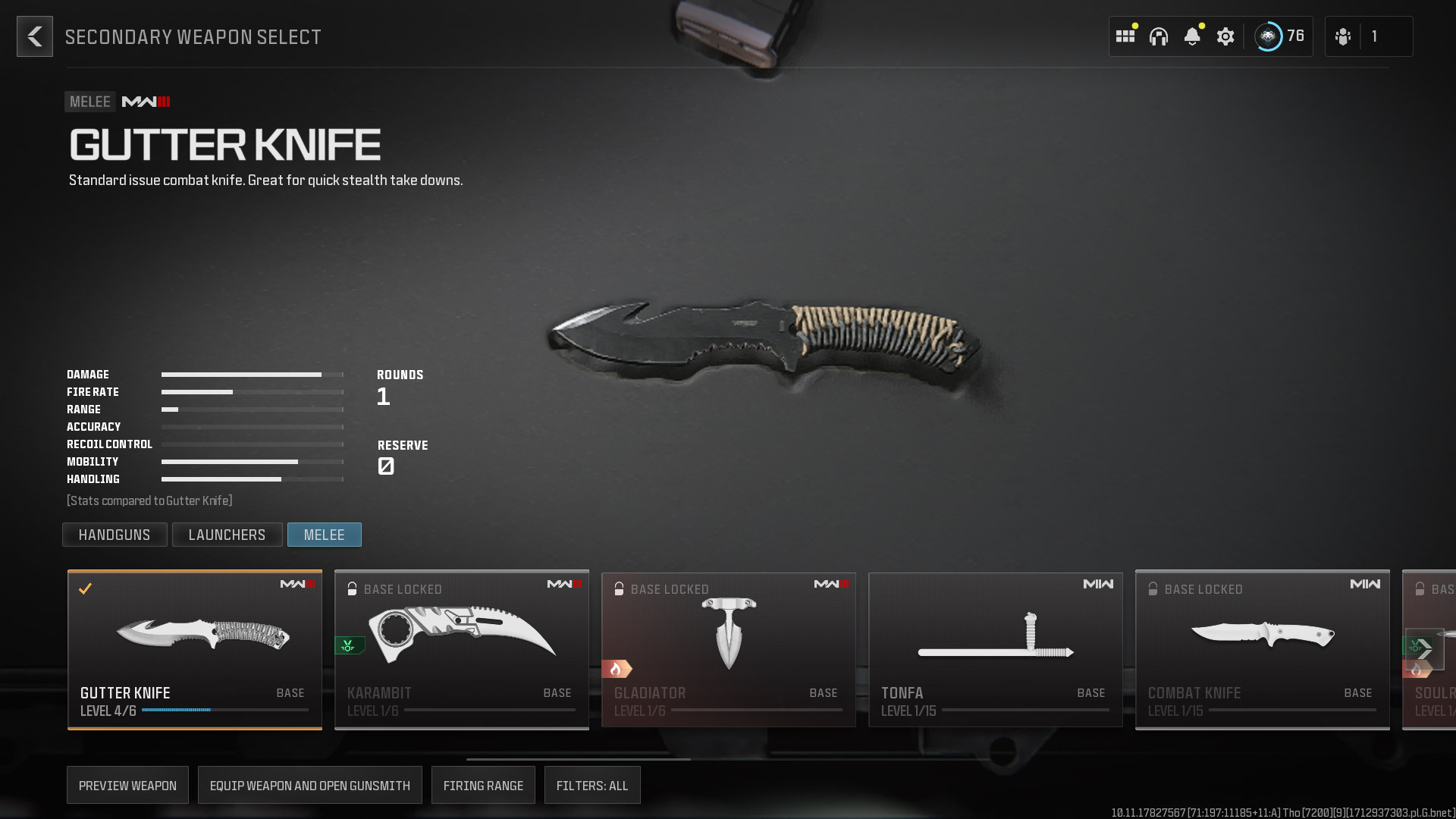
Task: Open audio channel headset icon
Action: coord(1159,36)
